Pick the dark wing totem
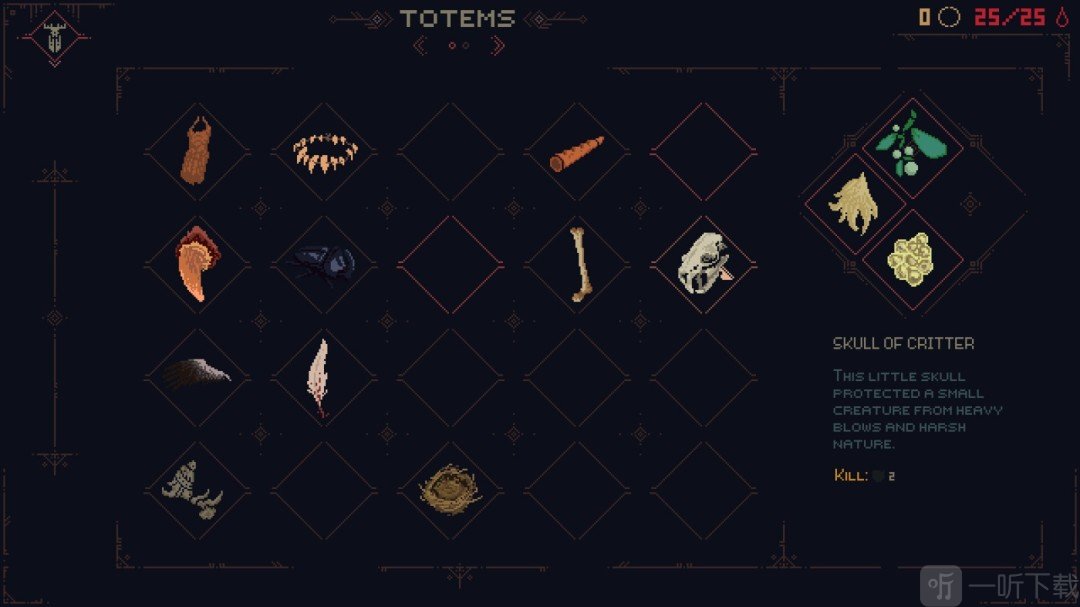Viewport: 1080px width, 607px height. click(197, 376)
